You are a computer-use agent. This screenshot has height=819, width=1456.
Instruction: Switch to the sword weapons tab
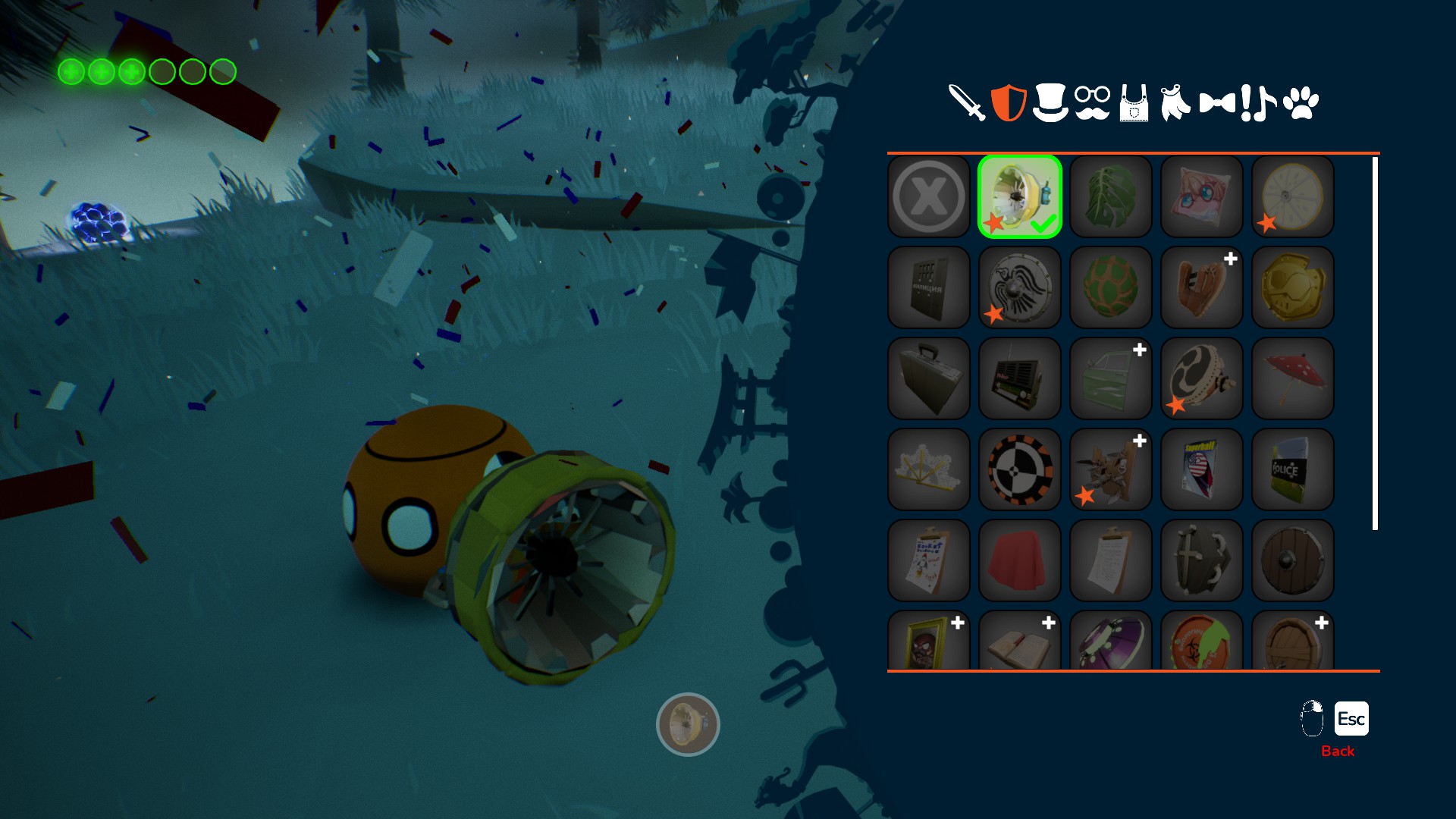[967, 103]
